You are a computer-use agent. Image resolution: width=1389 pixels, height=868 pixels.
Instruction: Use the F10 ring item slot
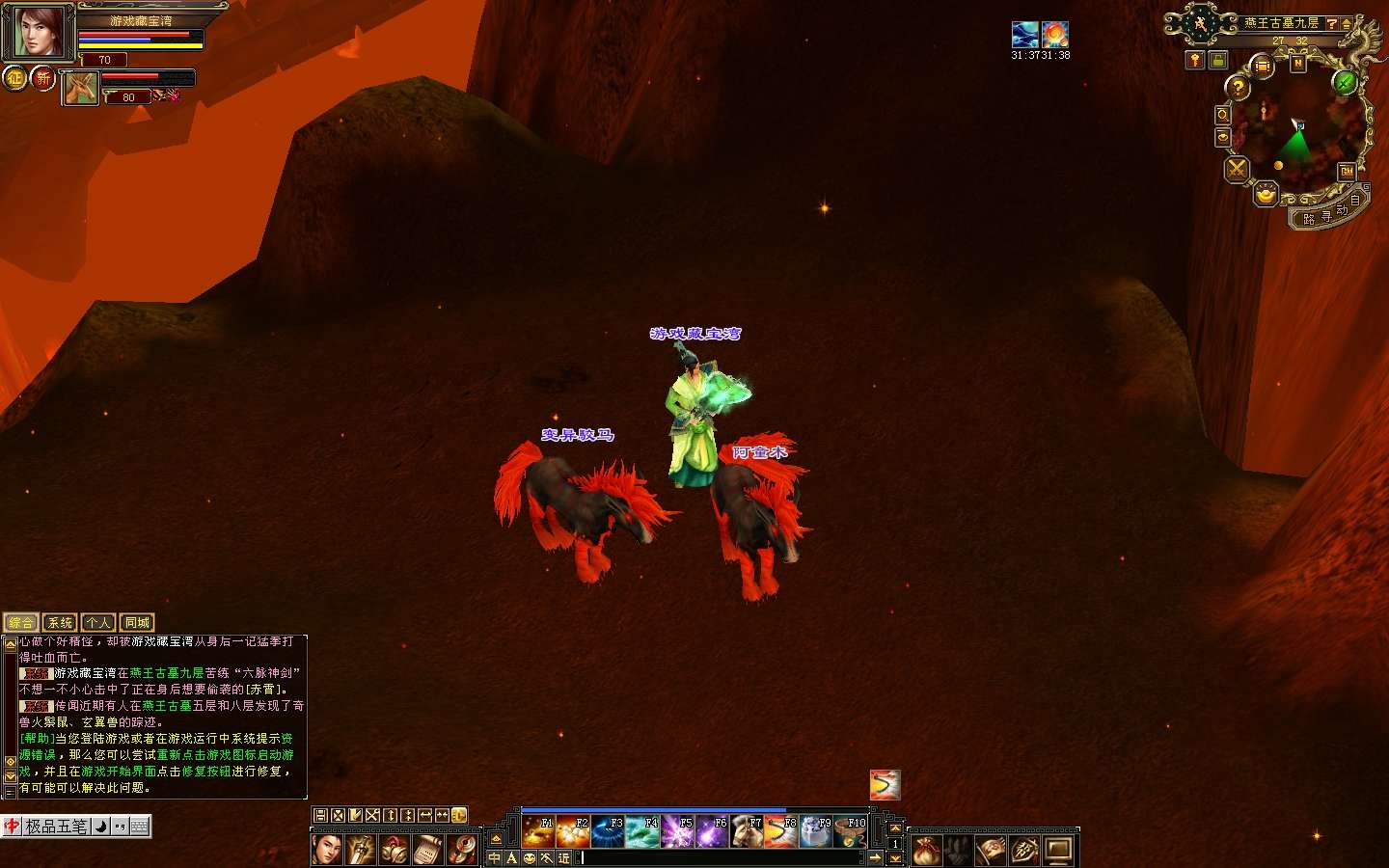[851, 831]
